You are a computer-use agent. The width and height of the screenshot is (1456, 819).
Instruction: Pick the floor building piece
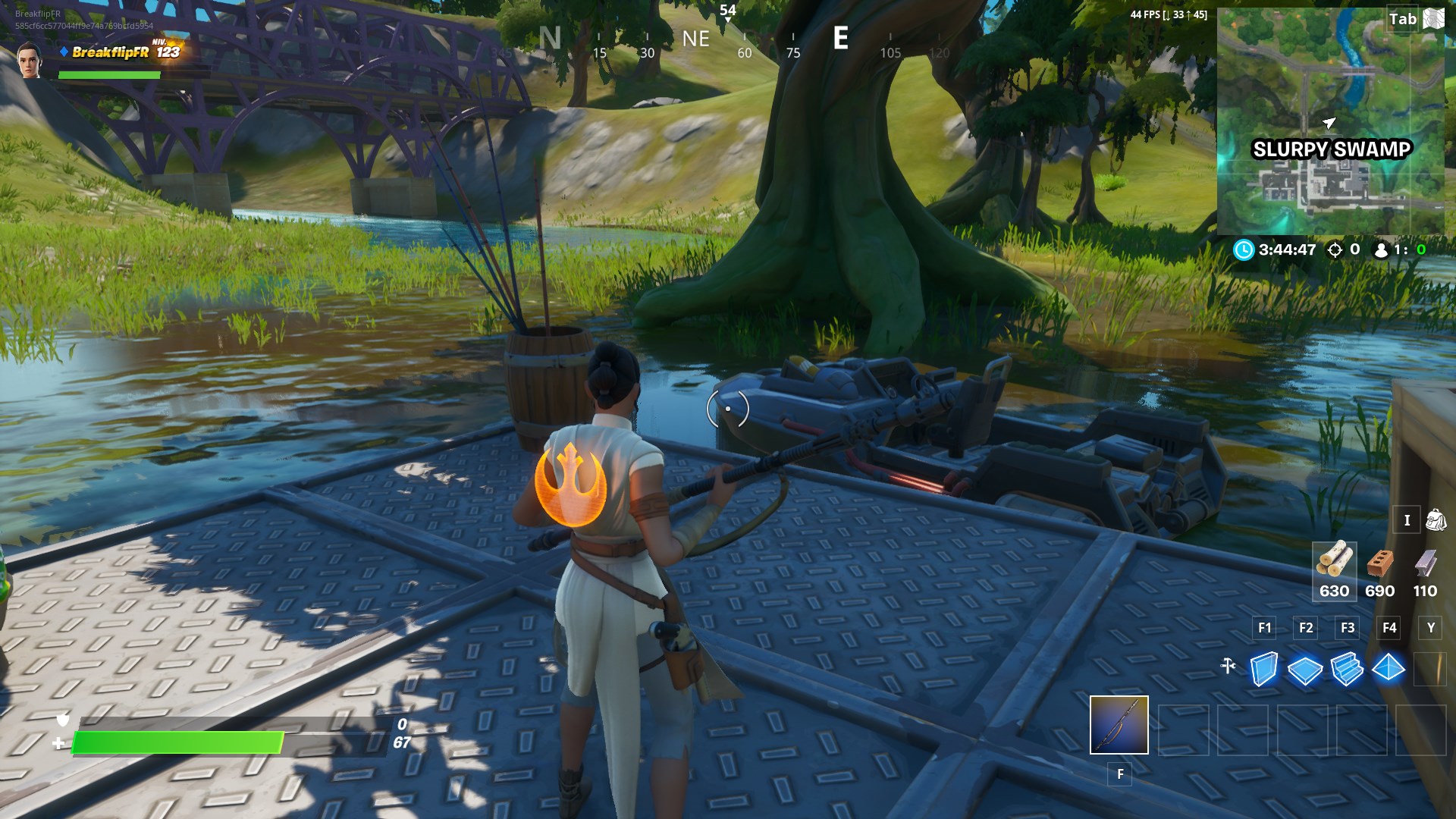[x=1304, y=670]
